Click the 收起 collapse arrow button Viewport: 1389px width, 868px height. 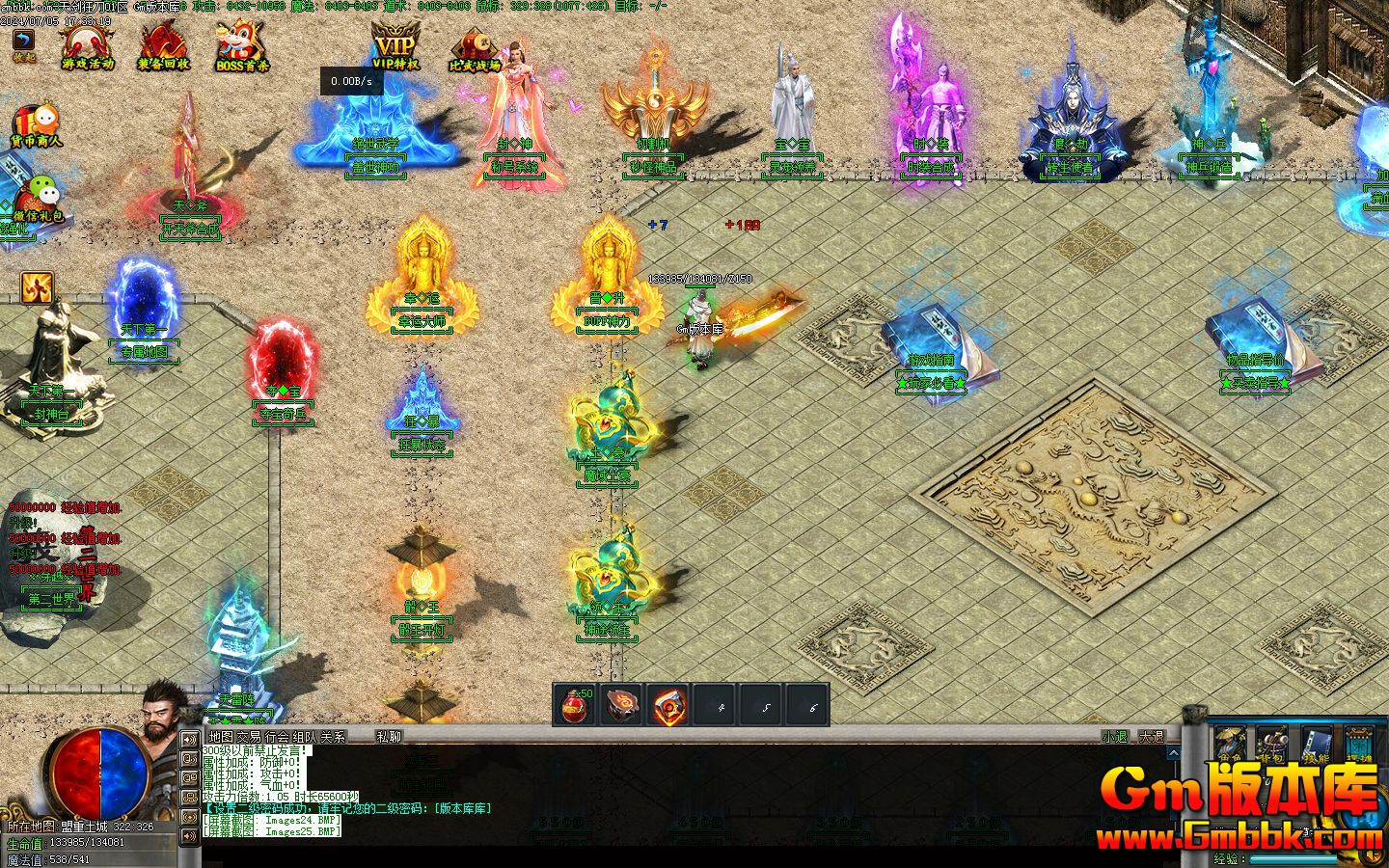[23, 44]
